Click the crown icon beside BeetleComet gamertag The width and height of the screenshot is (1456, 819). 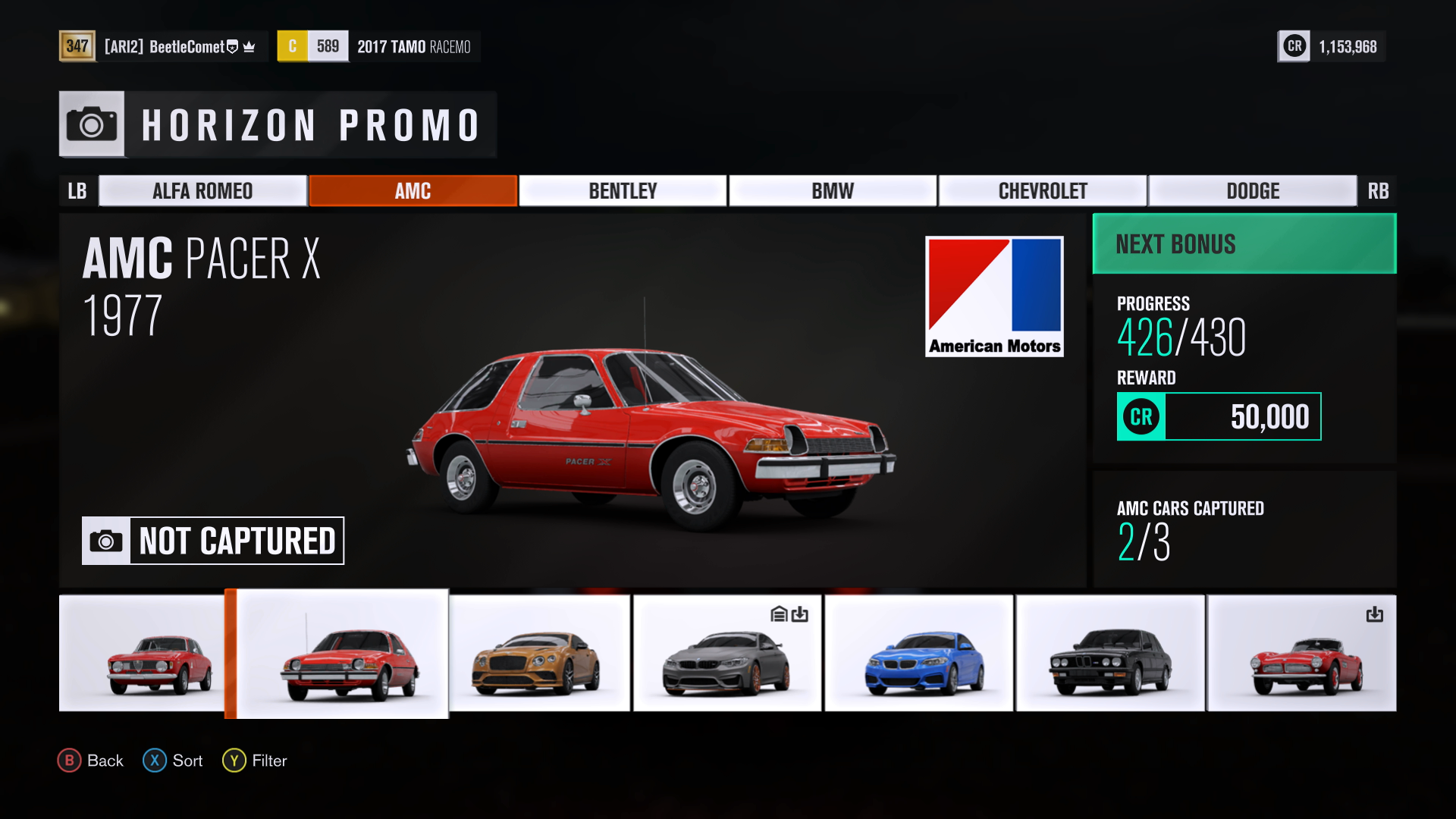[249, 46]
